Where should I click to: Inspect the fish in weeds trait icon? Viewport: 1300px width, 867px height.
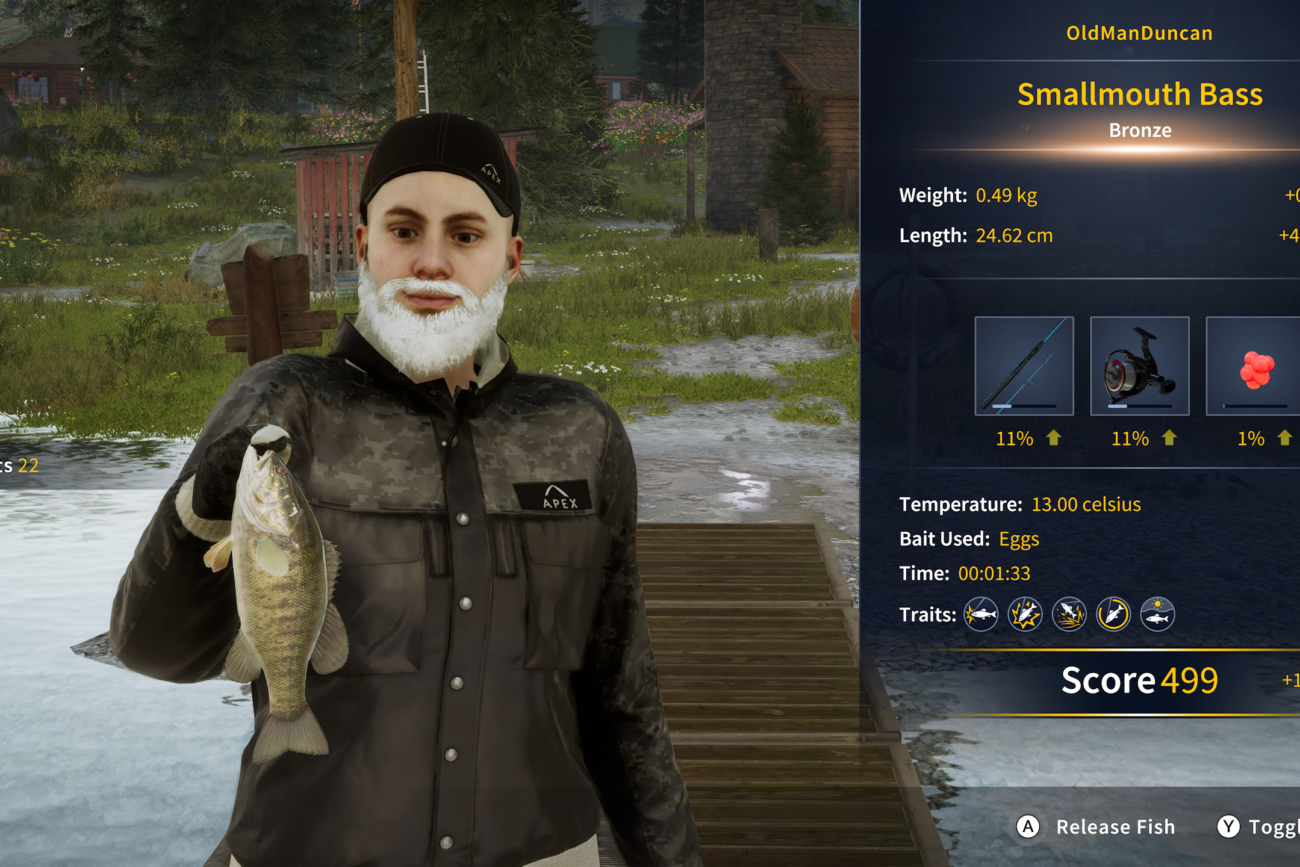1069,614
